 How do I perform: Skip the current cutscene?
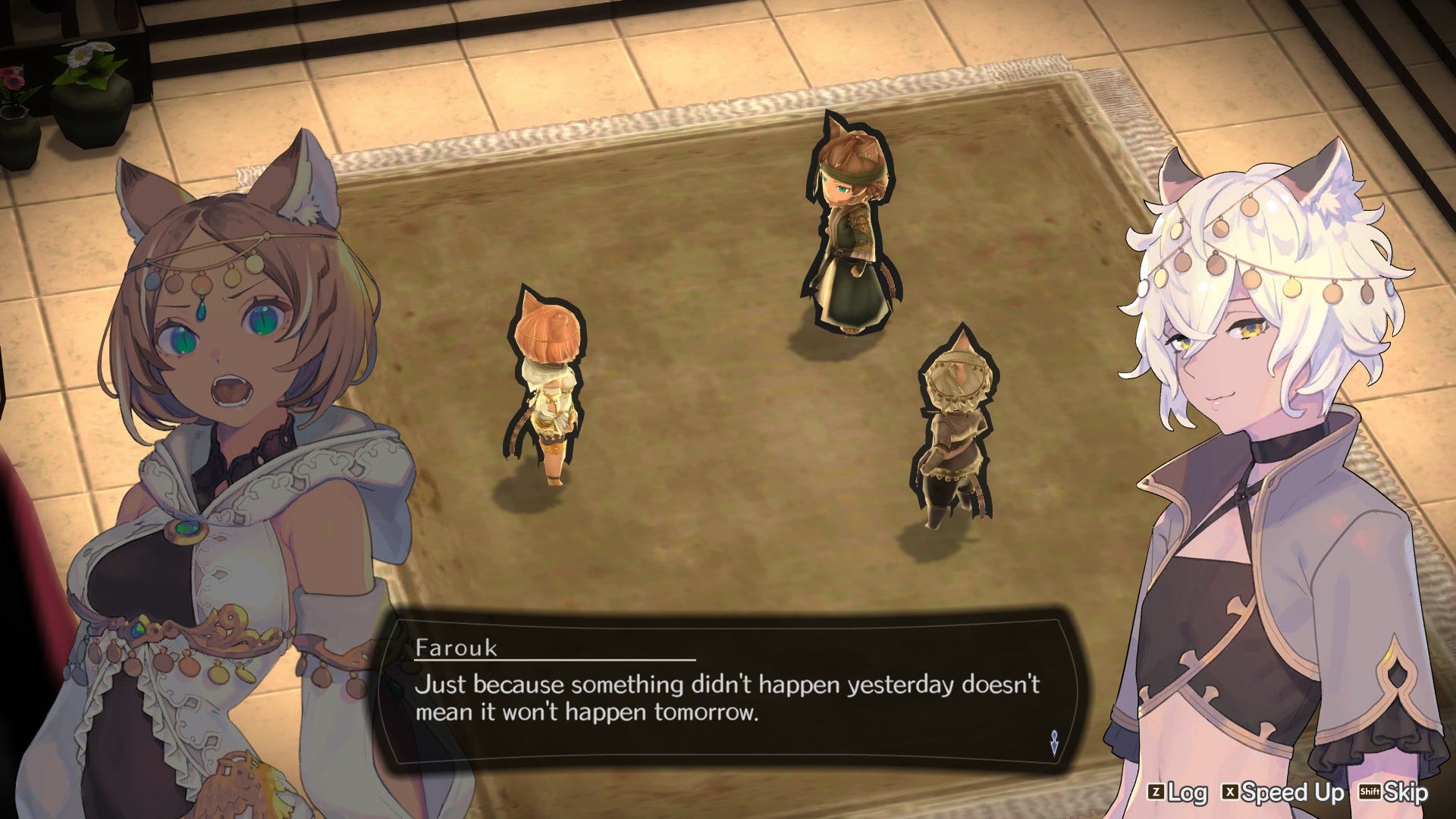(x=1394, y=793)
